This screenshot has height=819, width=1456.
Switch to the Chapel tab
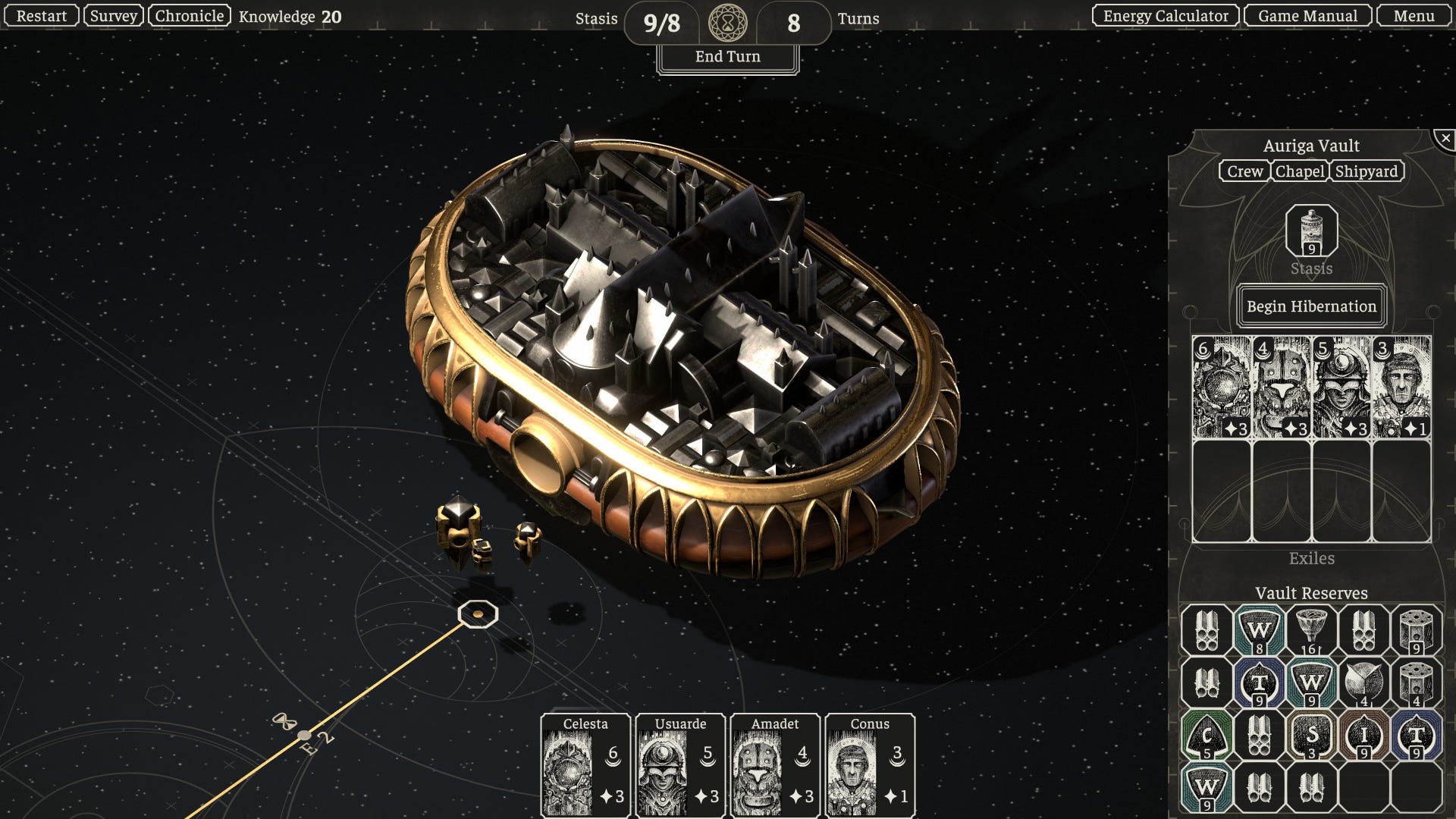tap(1300, 171)
